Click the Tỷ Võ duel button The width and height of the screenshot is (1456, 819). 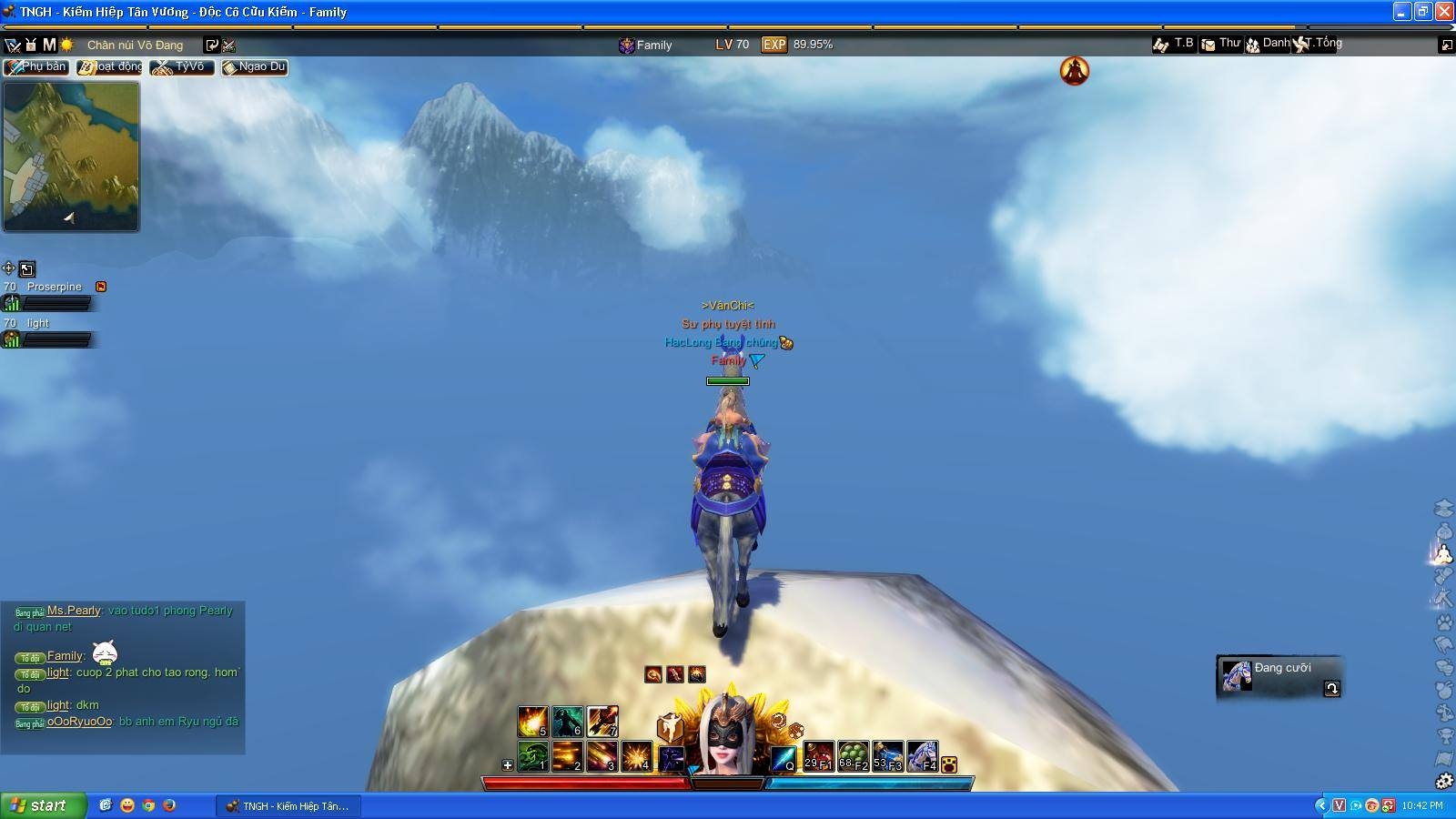182,67
